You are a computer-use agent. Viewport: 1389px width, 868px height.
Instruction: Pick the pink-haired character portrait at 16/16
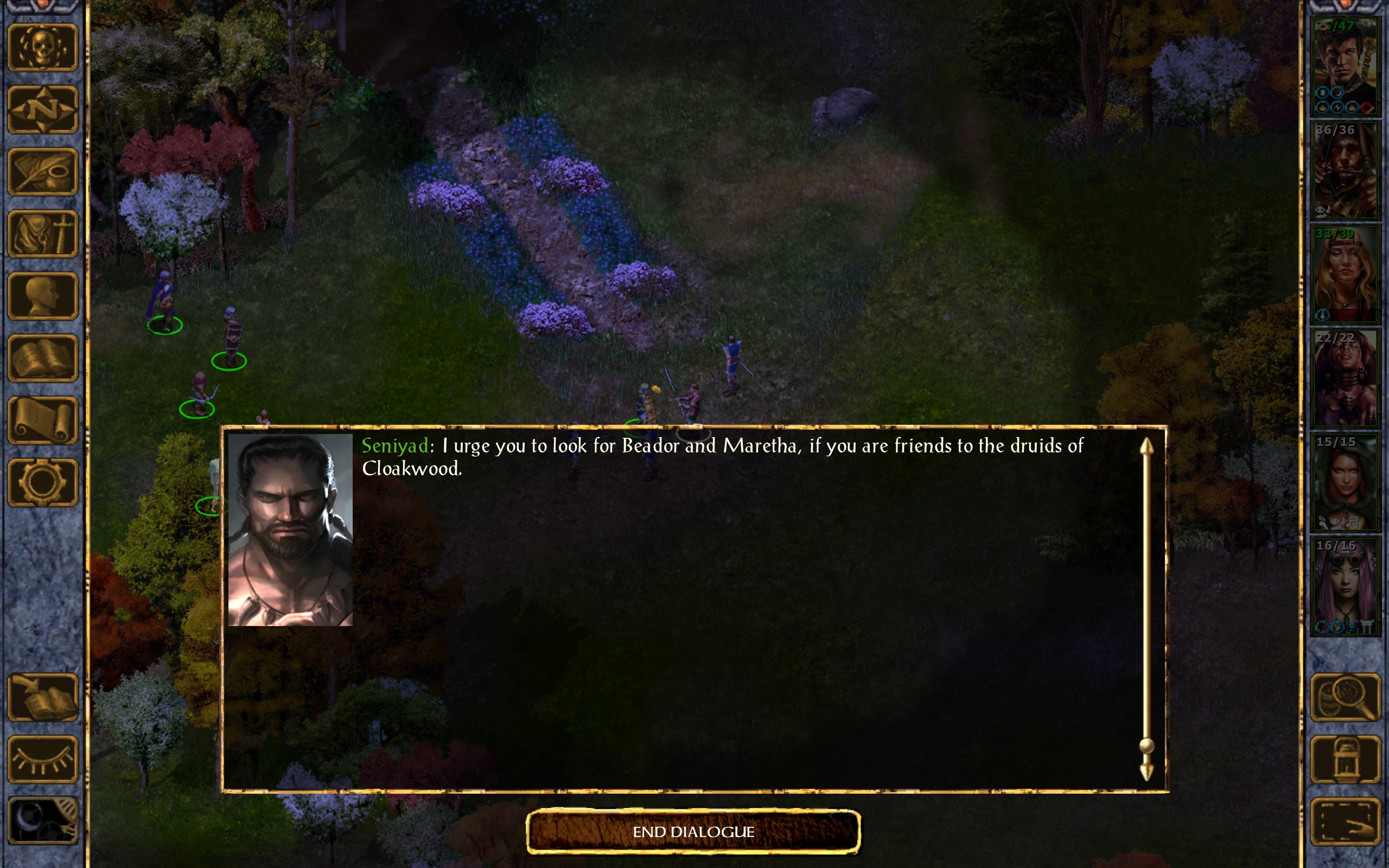(x=1345, y=586)
